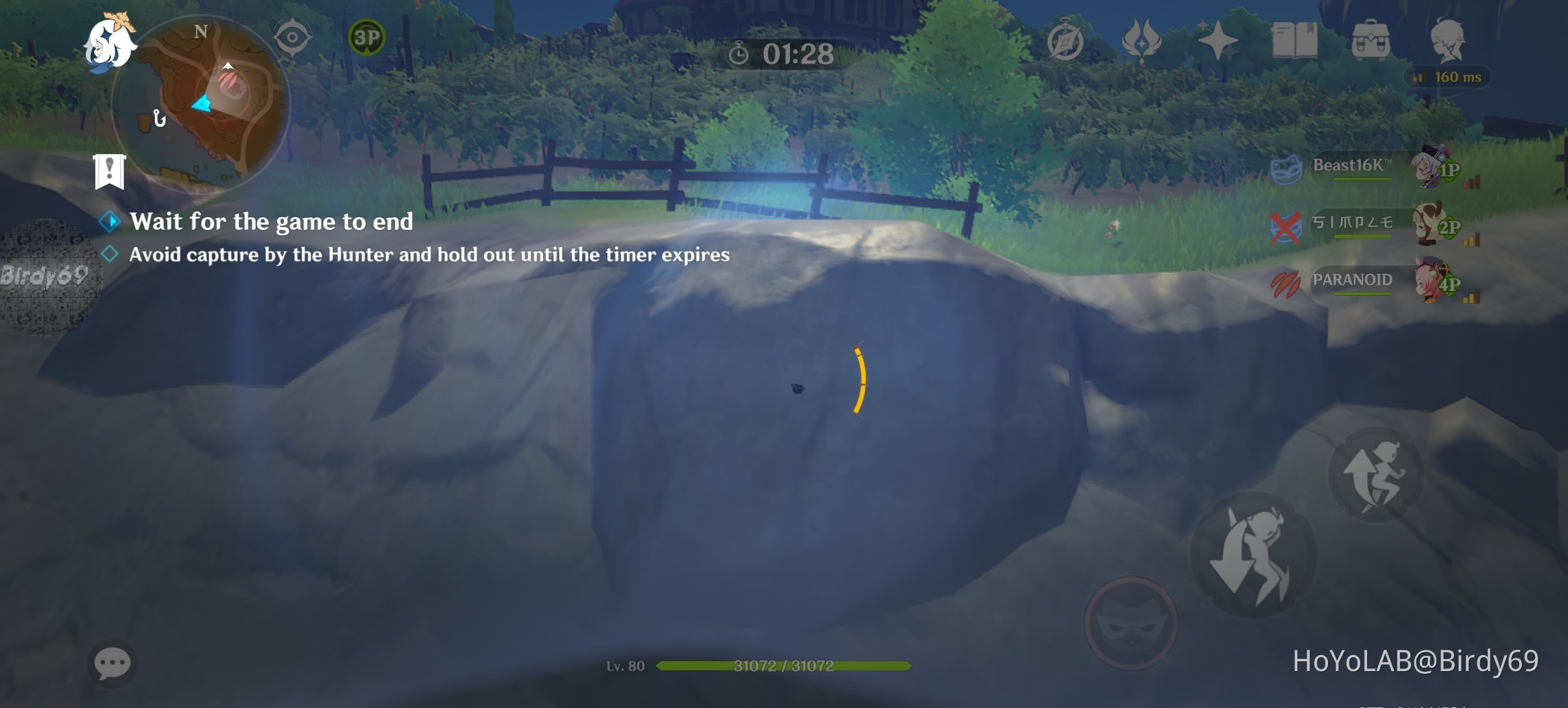Open the Wish screen star icon
The height and width of the screenshot is (708, 1568).
coord(1220,40)
